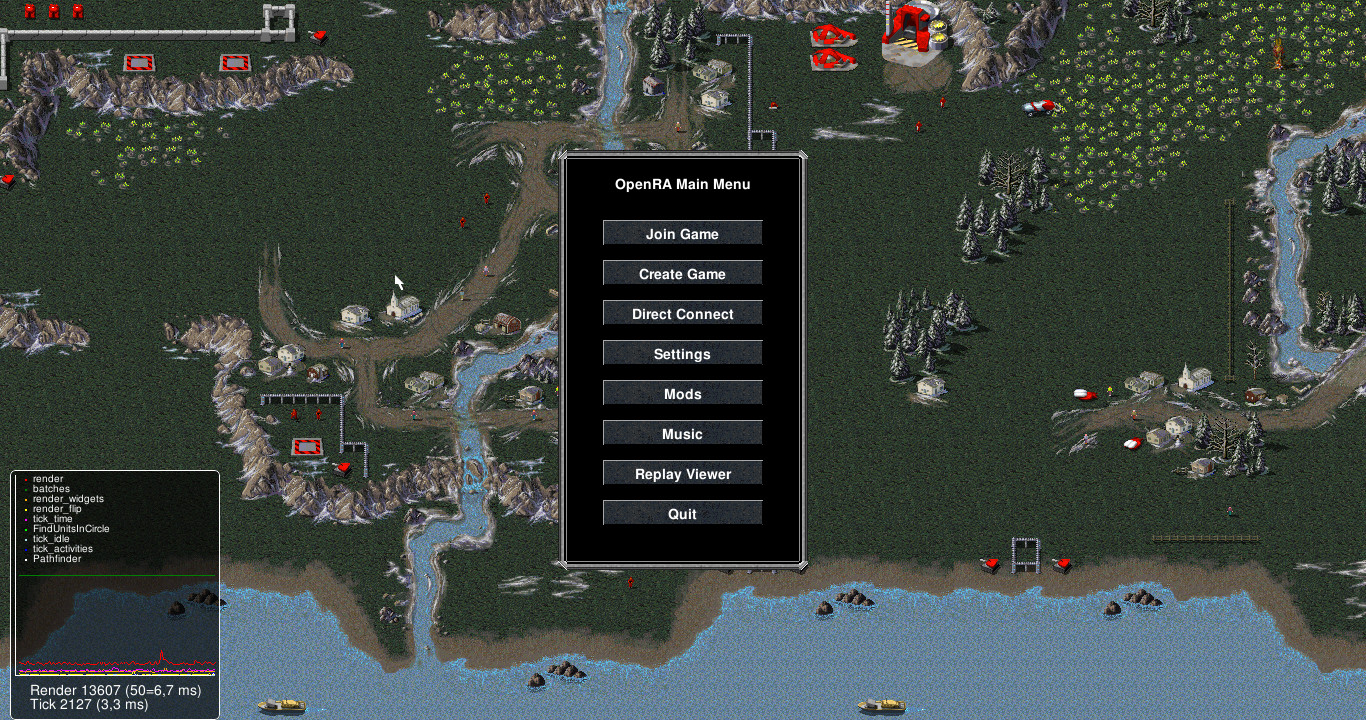Toggle the batches performance metric
1366x720 pixels.
[48, 489]
